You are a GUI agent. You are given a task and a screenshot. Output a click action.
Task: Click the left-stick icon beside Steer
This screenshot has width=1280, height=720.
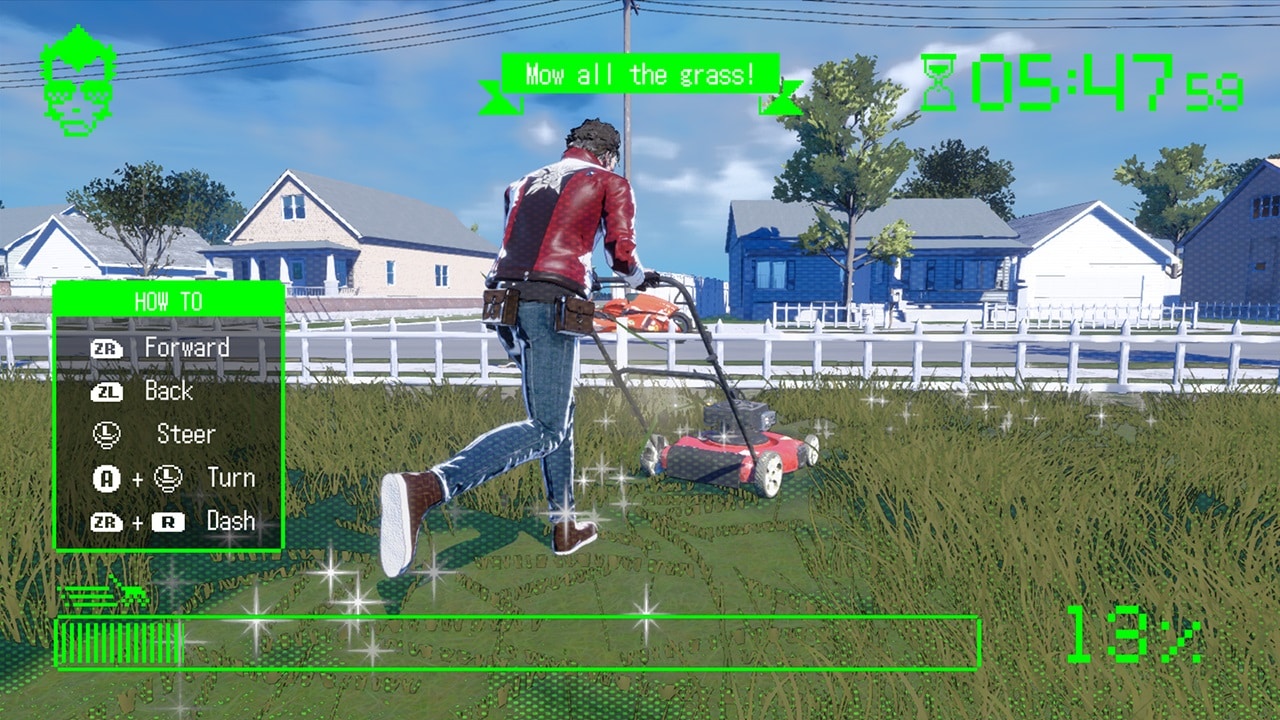[106, 434]
